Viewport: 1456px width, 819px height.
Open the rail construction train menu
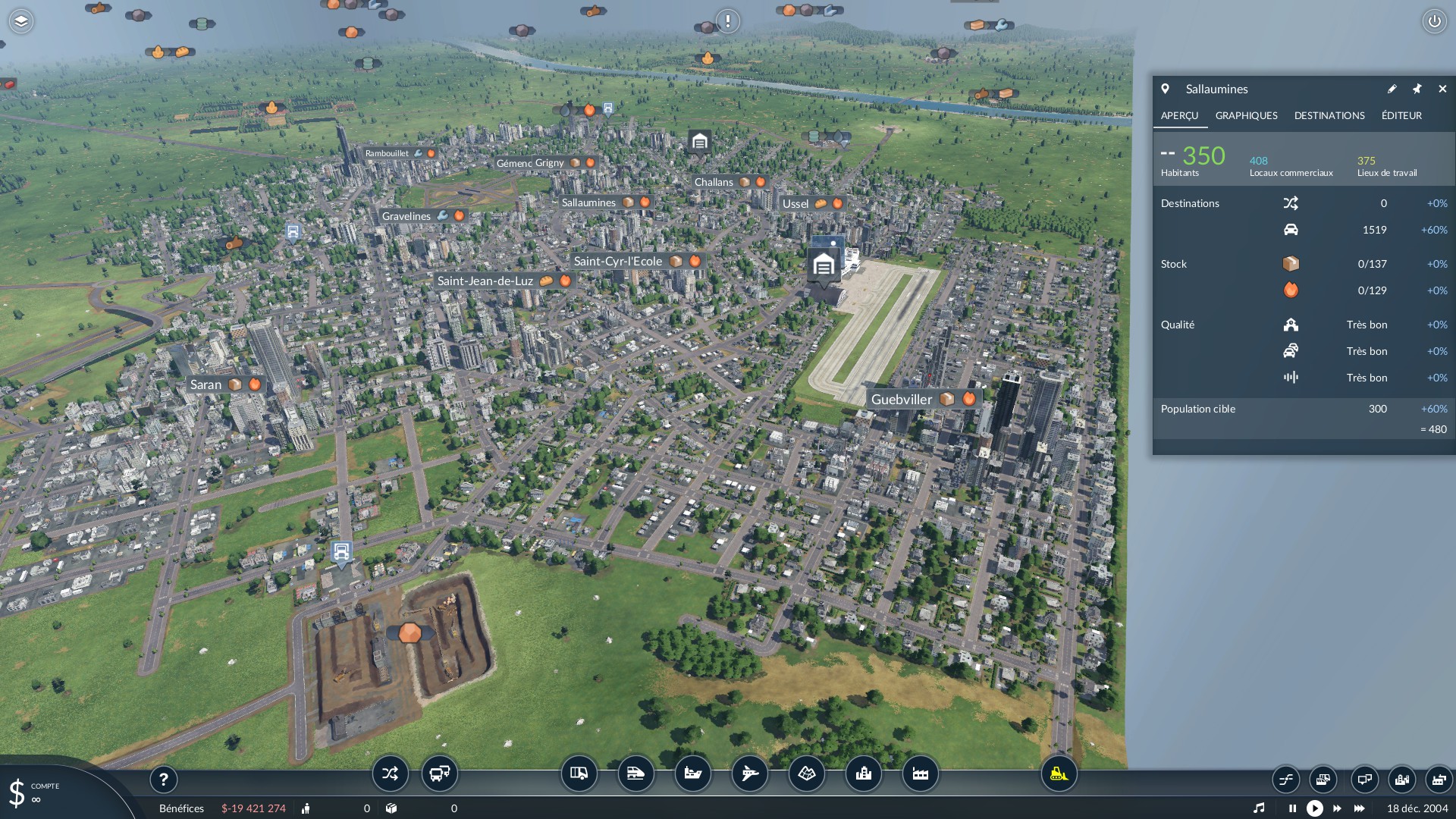(635, 773)
